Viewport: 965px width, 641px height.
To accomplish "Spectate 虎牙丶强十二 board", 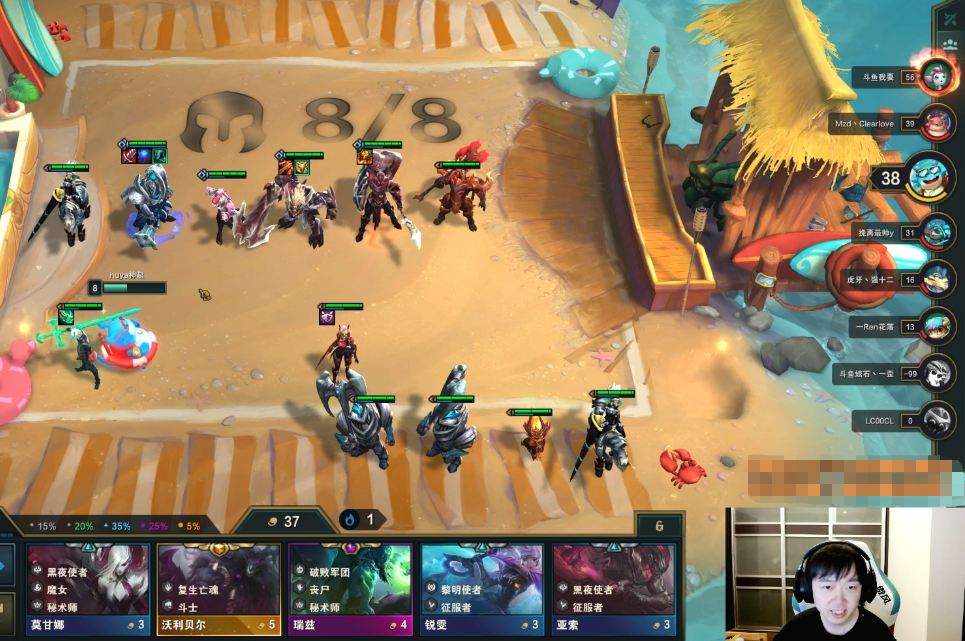I will (937, 279).
